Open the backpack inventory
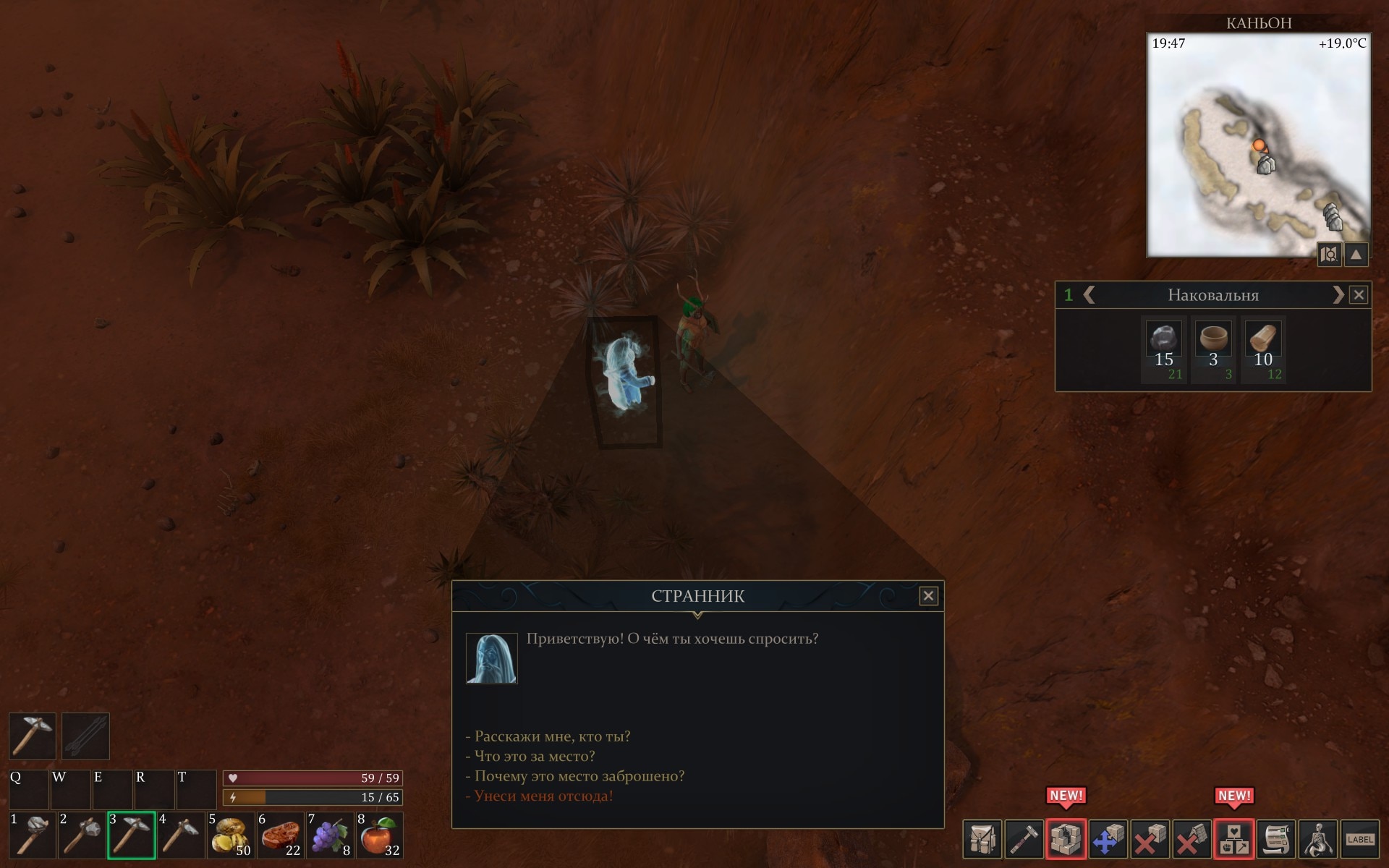1389x868 pixels. click(982, 839)
